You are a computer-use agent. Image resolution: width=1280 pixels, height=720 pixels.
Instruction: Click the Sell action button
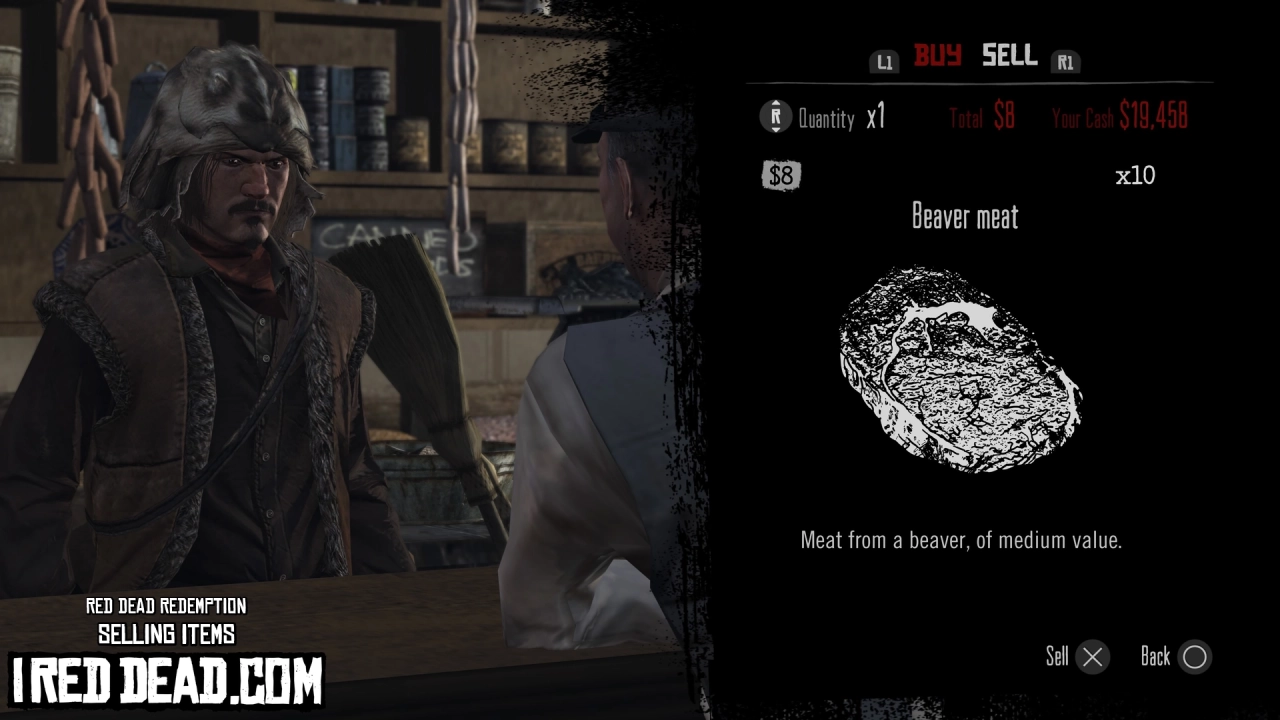[x=1059, y=657]
